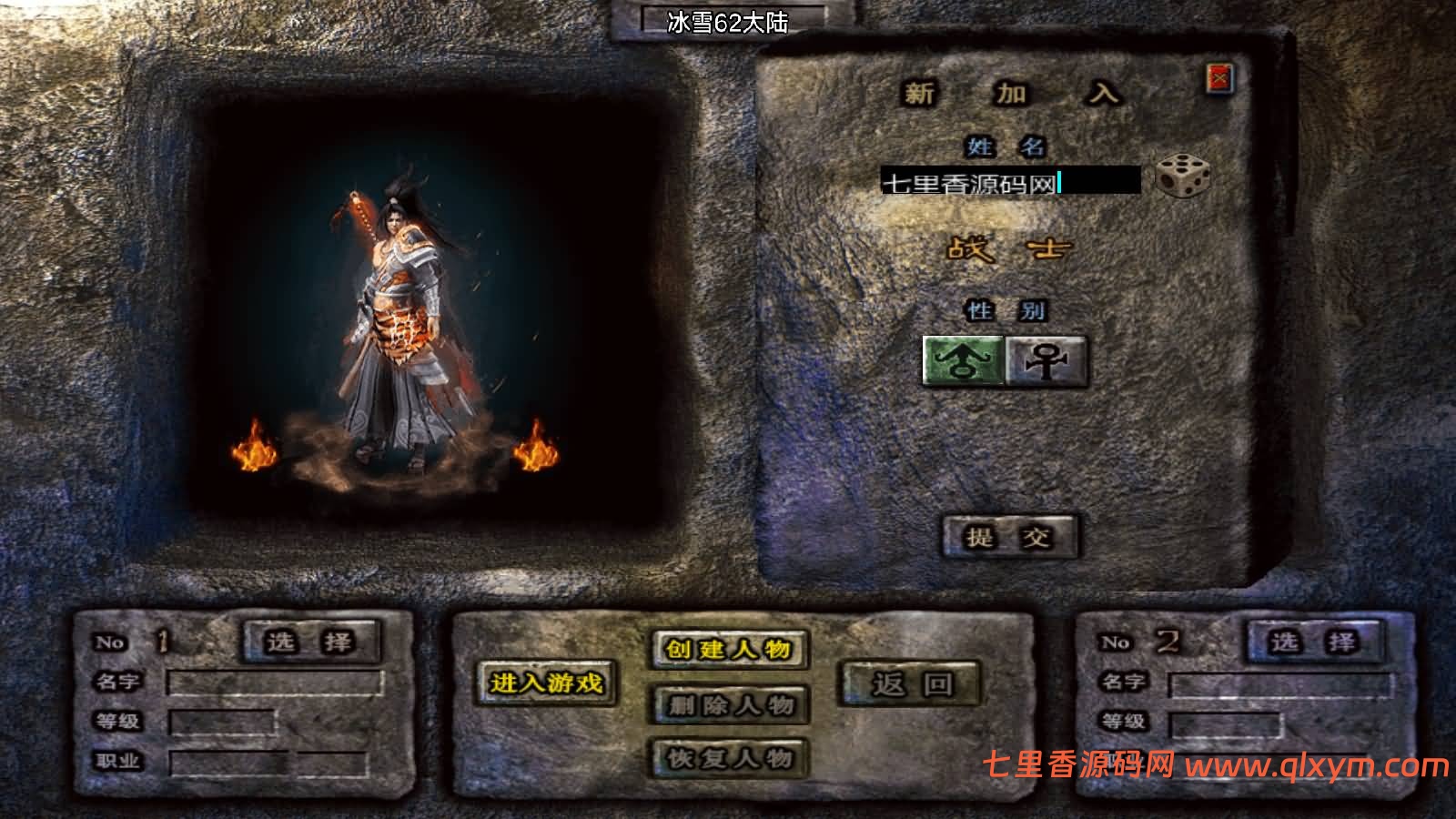
Task: Click 恢复人物 to restore a character
Action: click(x=728, y=758)
